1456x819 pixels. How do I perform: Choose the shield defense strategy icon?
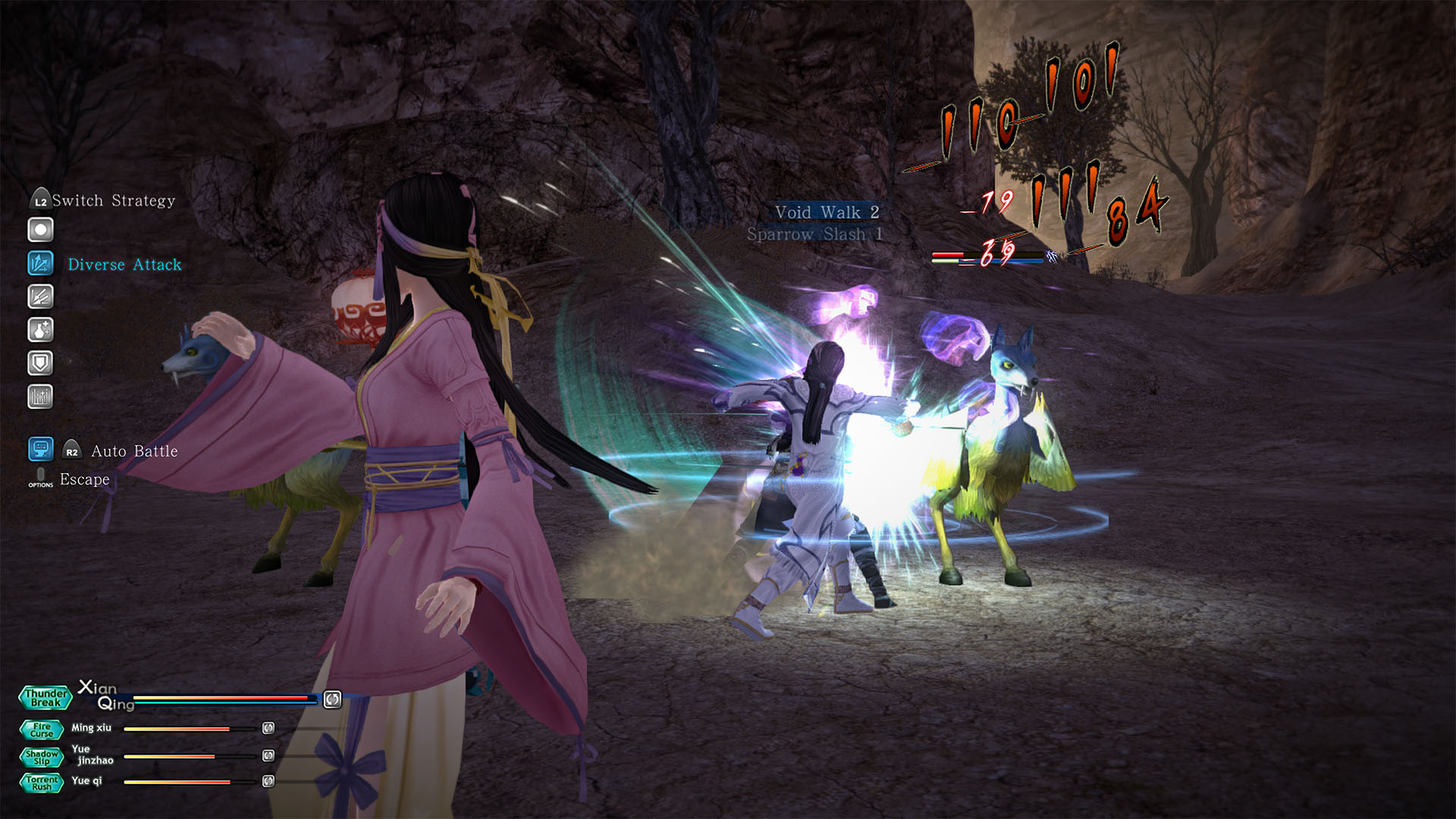coord(40,363)
